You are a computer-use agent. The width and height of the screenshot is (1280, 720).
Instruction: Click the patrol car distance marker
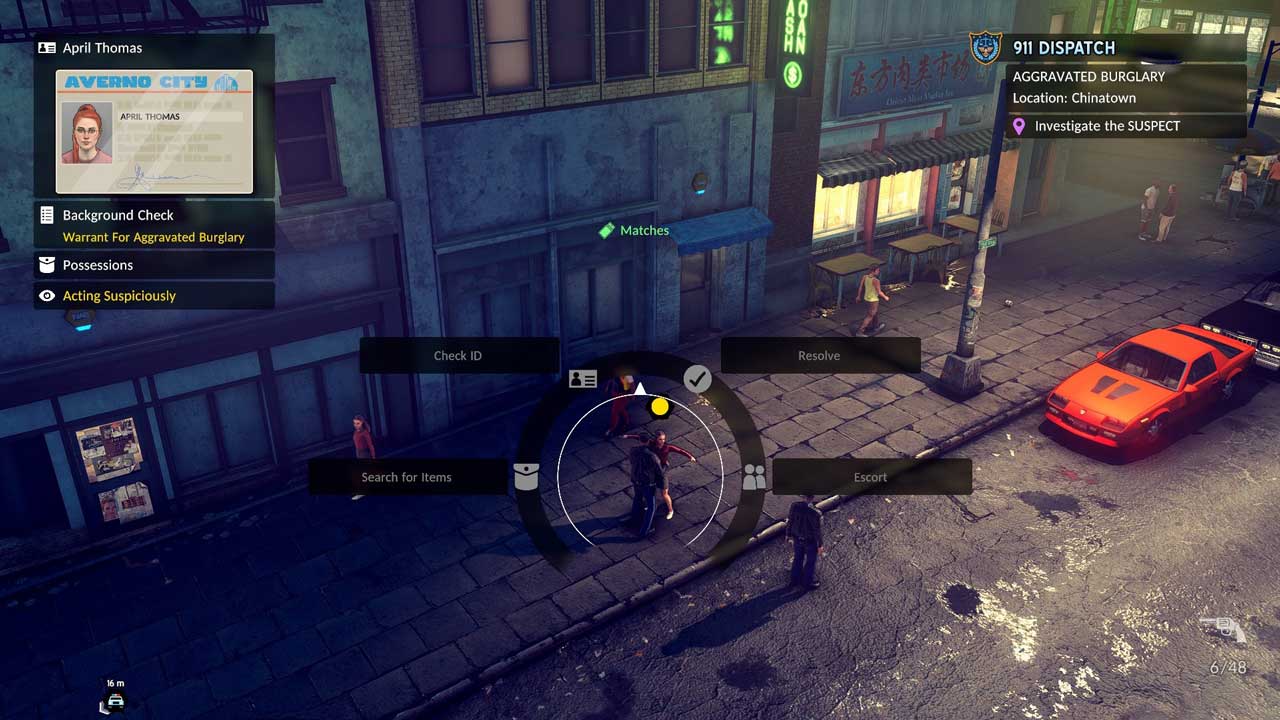click(115, 699)
